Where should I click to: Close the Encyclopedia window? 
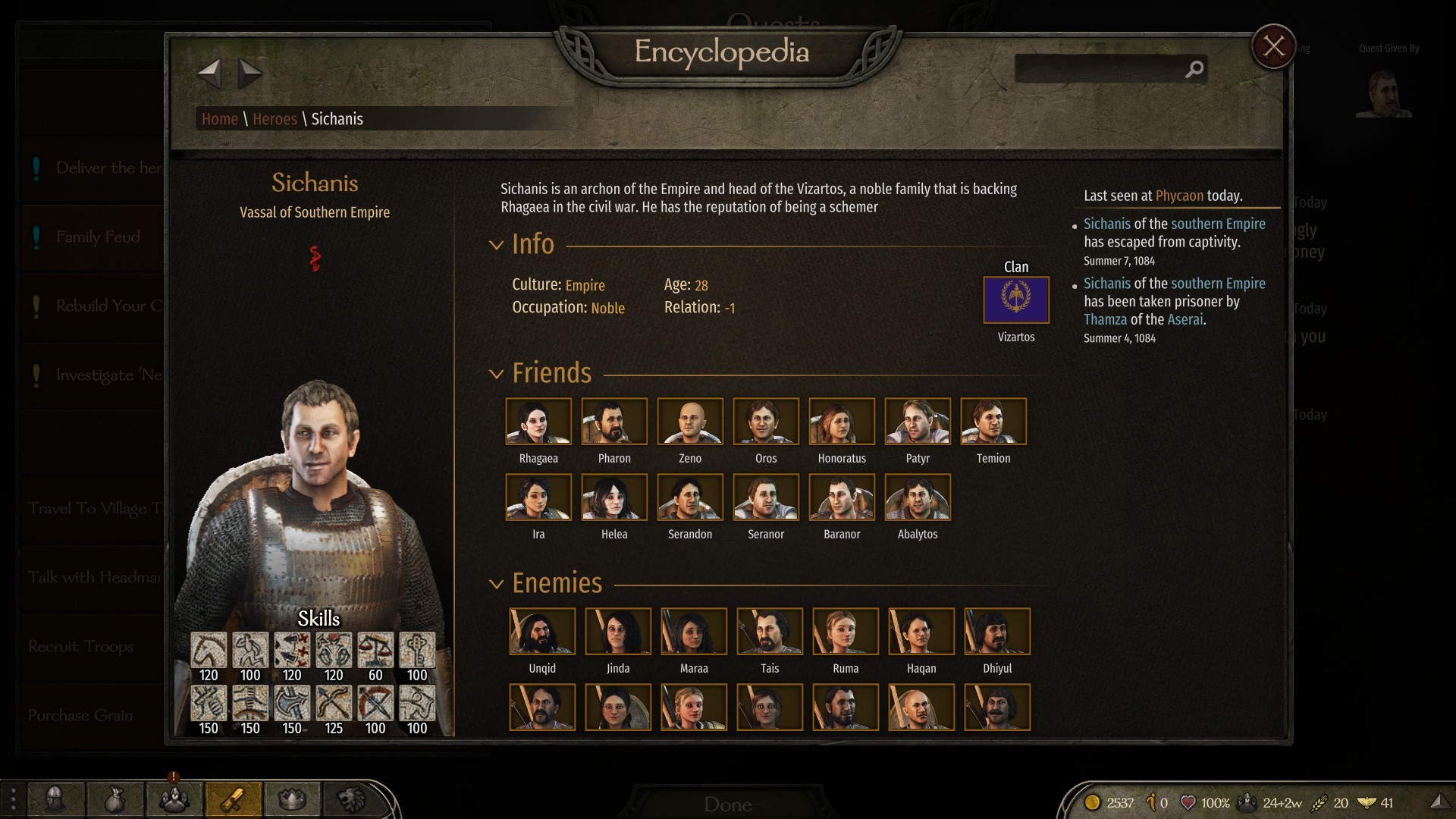(x=1273, y=47)
